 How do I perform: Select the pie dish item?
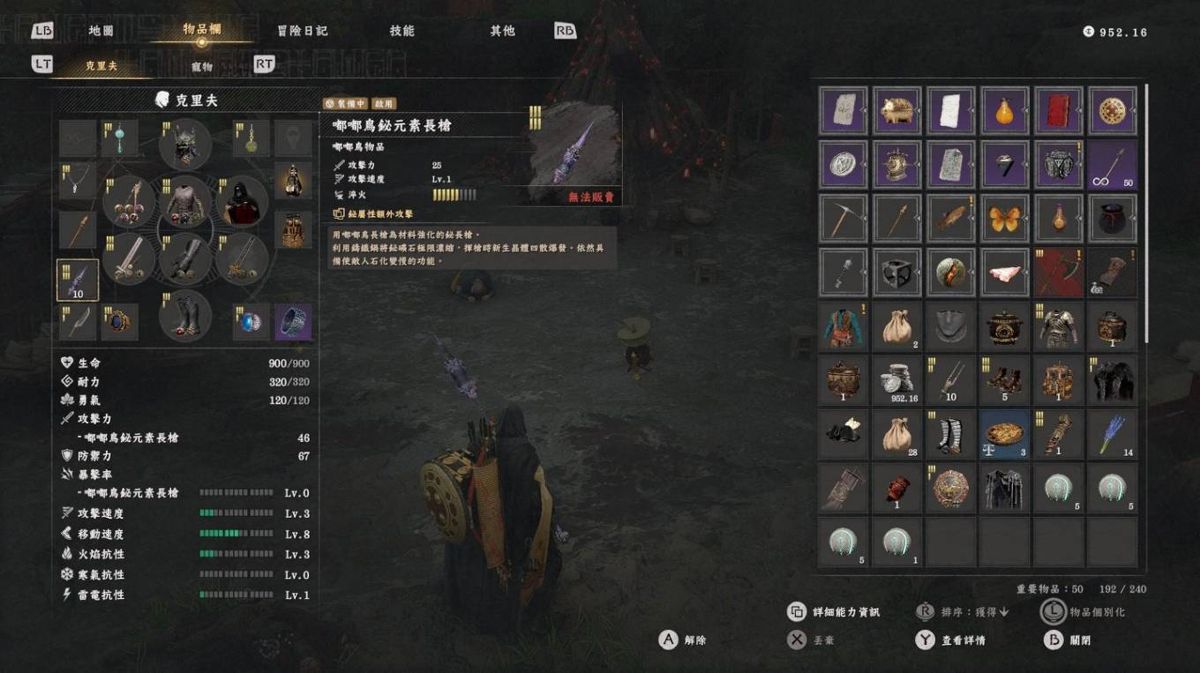pyautogui.click(x=1005, y=433)
